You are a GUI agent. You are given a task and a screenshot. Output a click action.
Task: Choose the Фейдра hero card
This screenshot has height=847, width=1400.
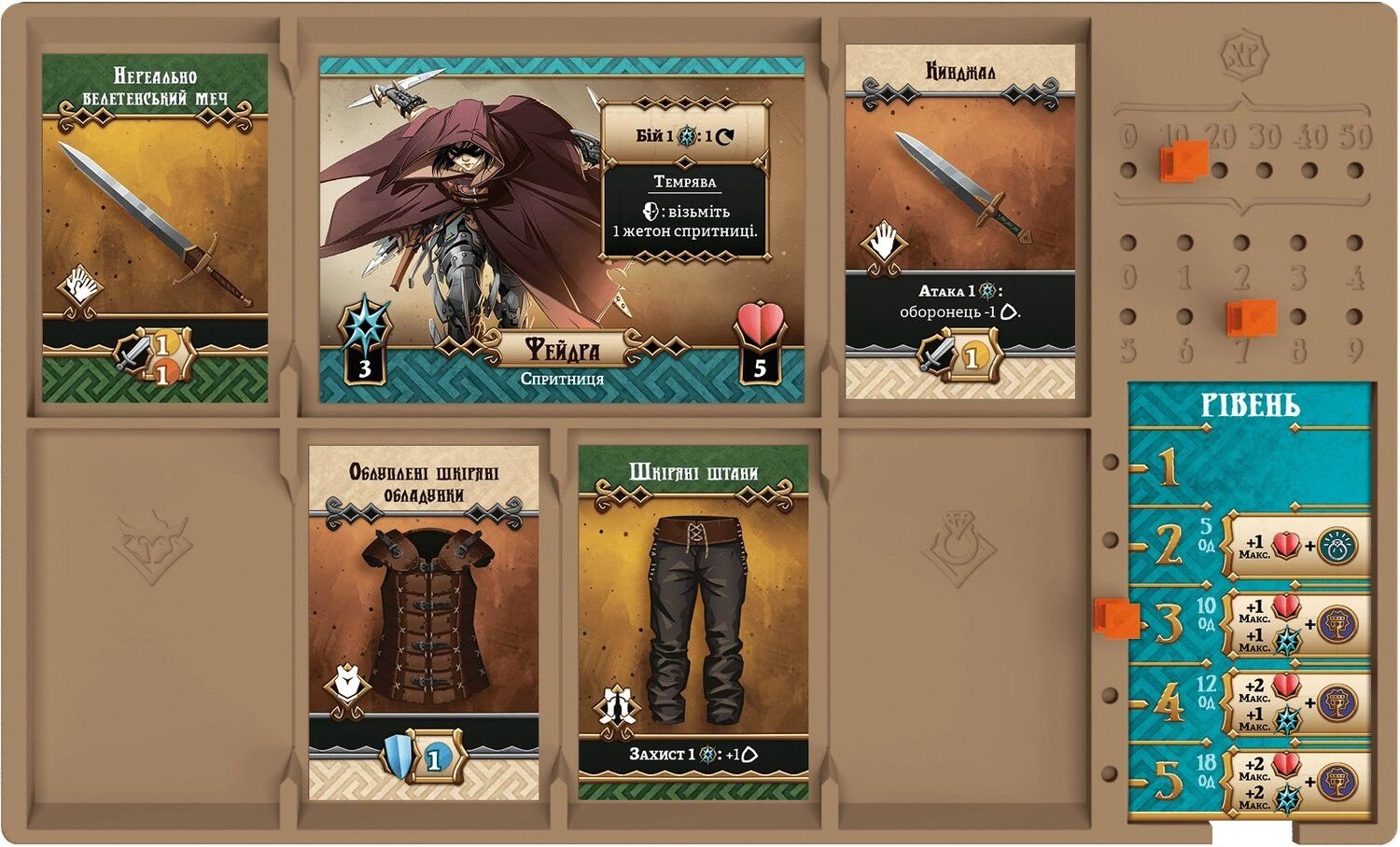(561, 229)
